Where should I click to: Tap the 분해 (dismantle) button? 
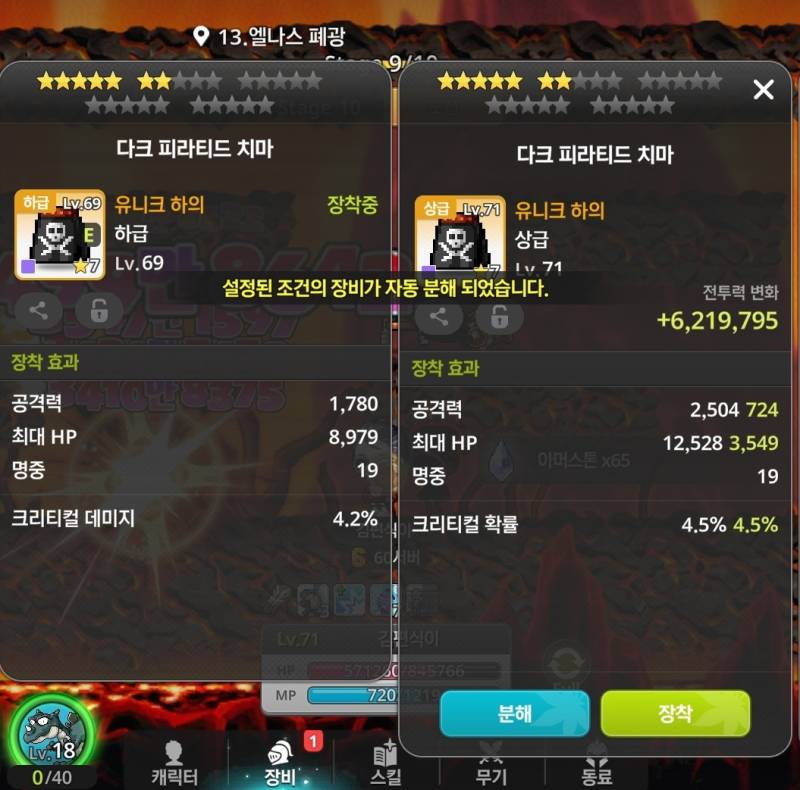click(514, 713)
